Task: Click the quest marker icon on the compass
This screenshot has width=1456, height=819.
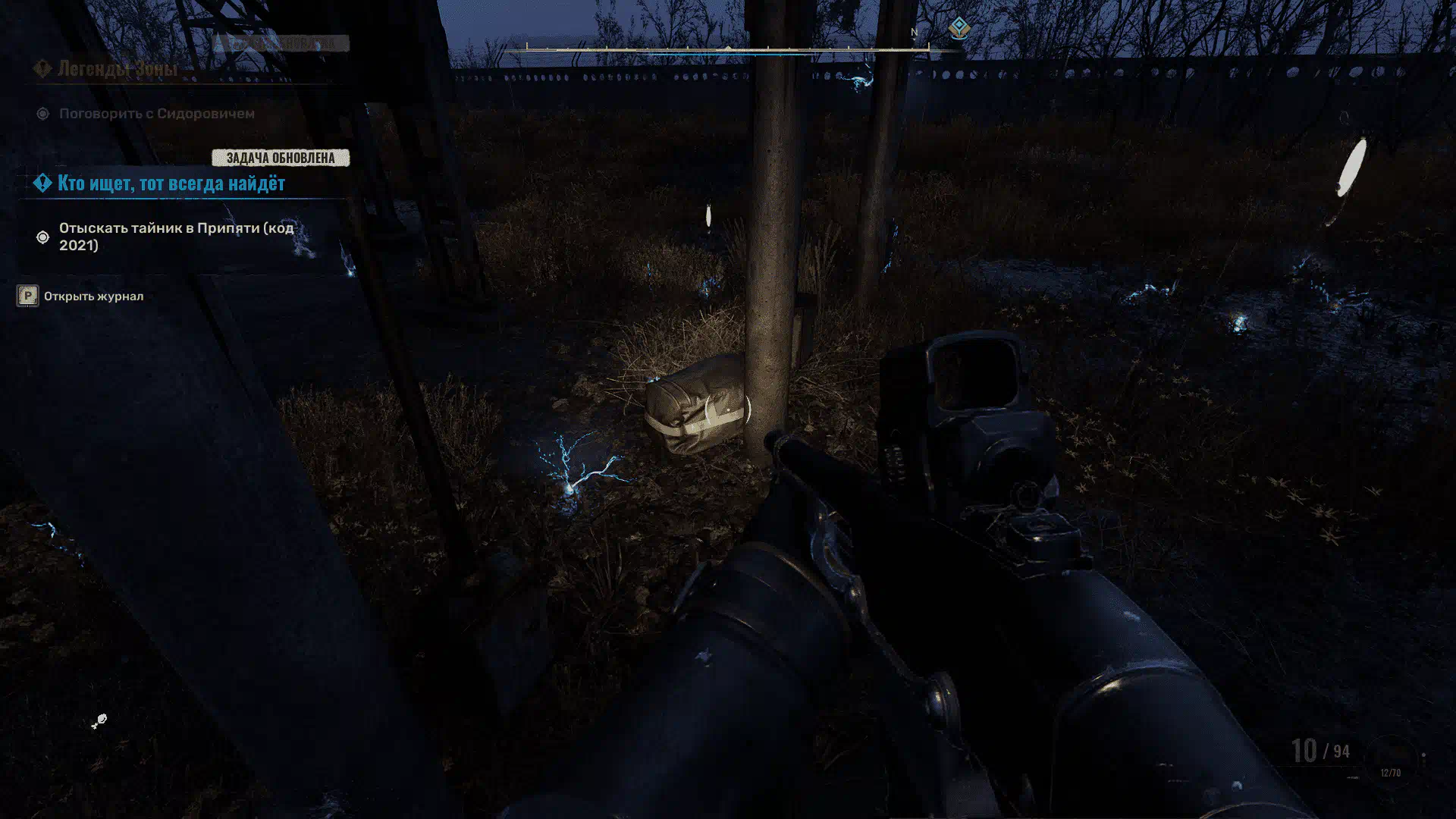Action: (959, 29)
